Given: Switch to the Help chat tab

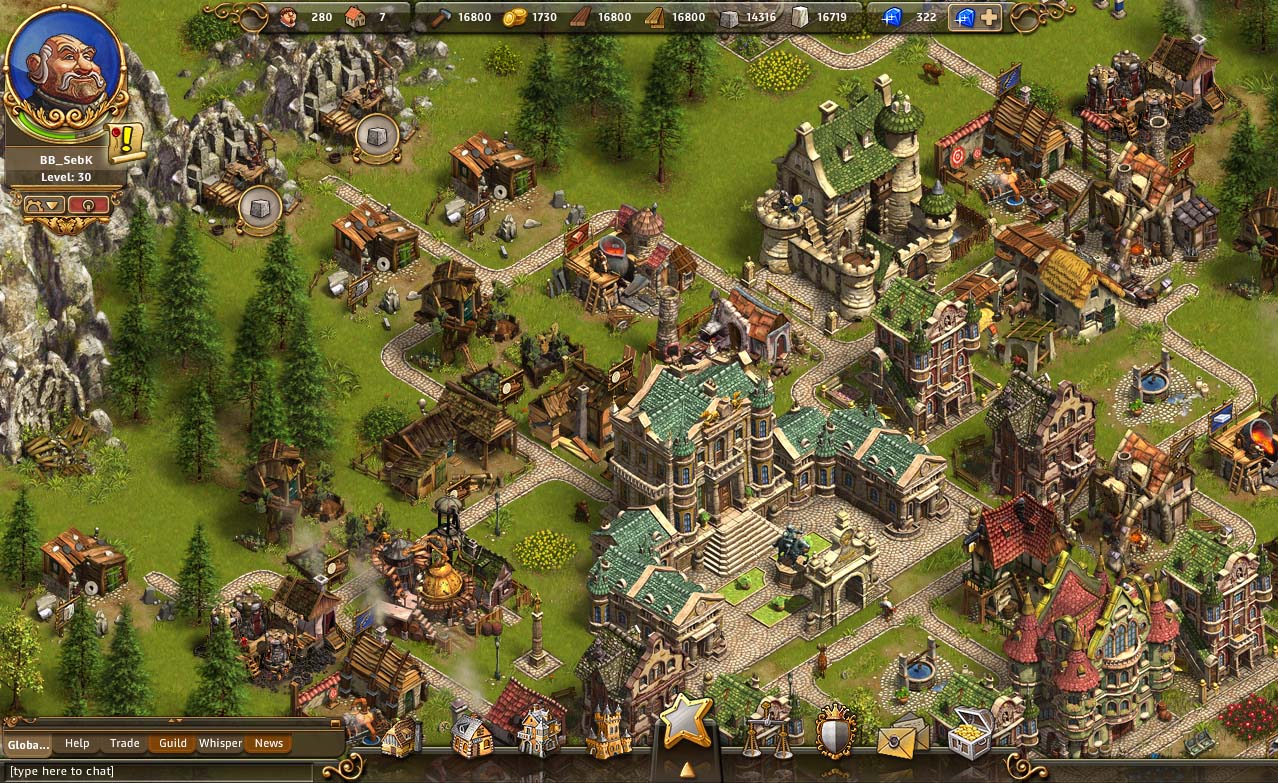Looking at the screenshot, I should tap(77, 743).
